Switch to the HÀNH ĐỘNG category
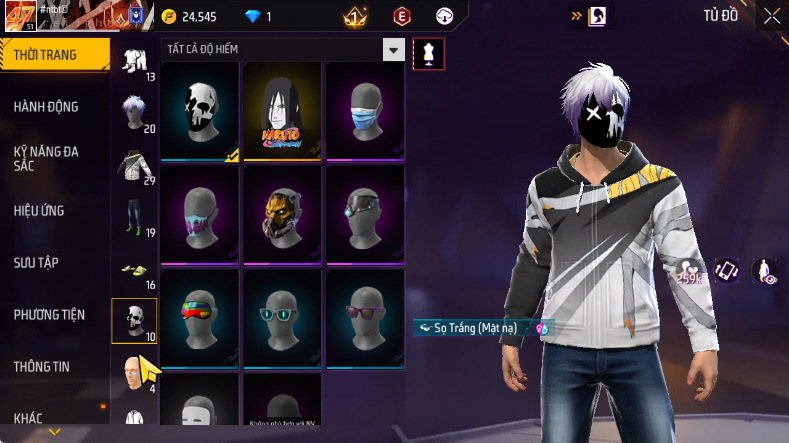 (46, 107)
